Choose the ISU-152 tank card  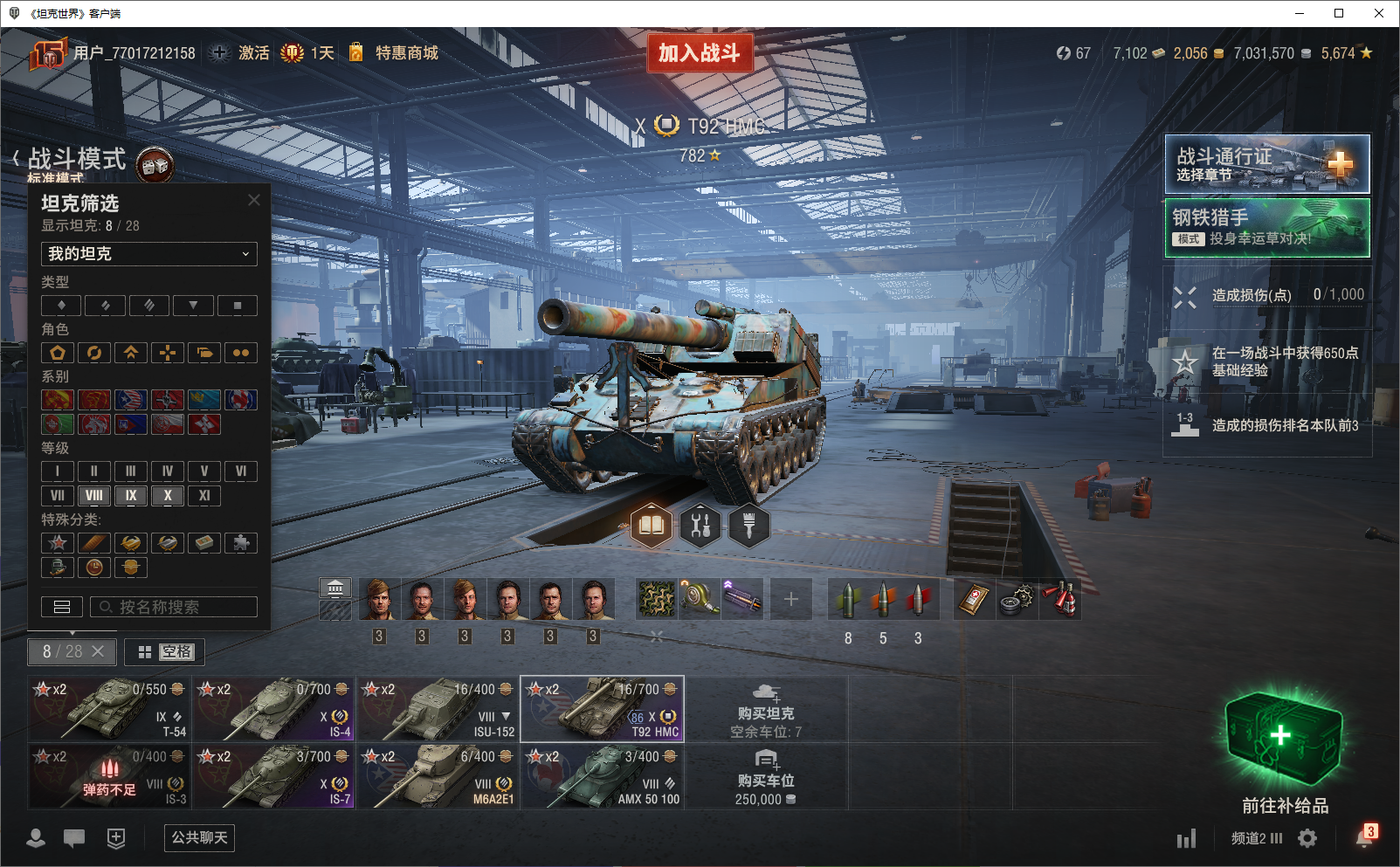(x=438, y=708)
